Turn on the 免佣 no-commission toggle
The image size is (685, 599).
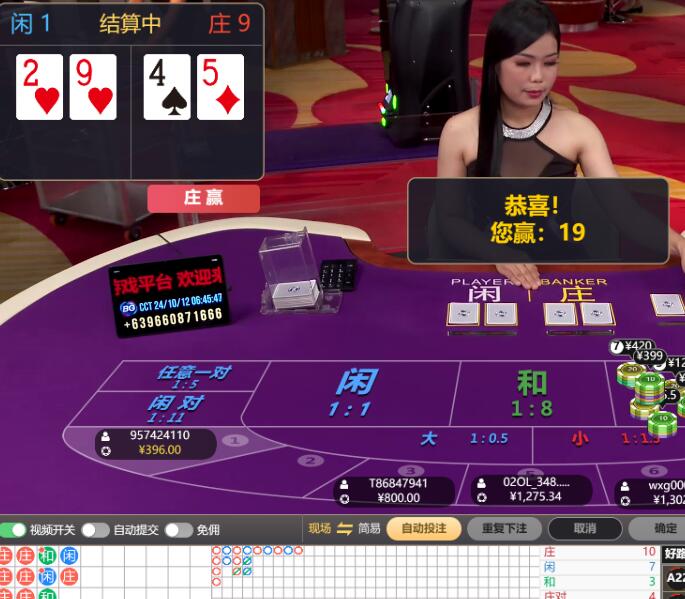[x=178, y=529]
